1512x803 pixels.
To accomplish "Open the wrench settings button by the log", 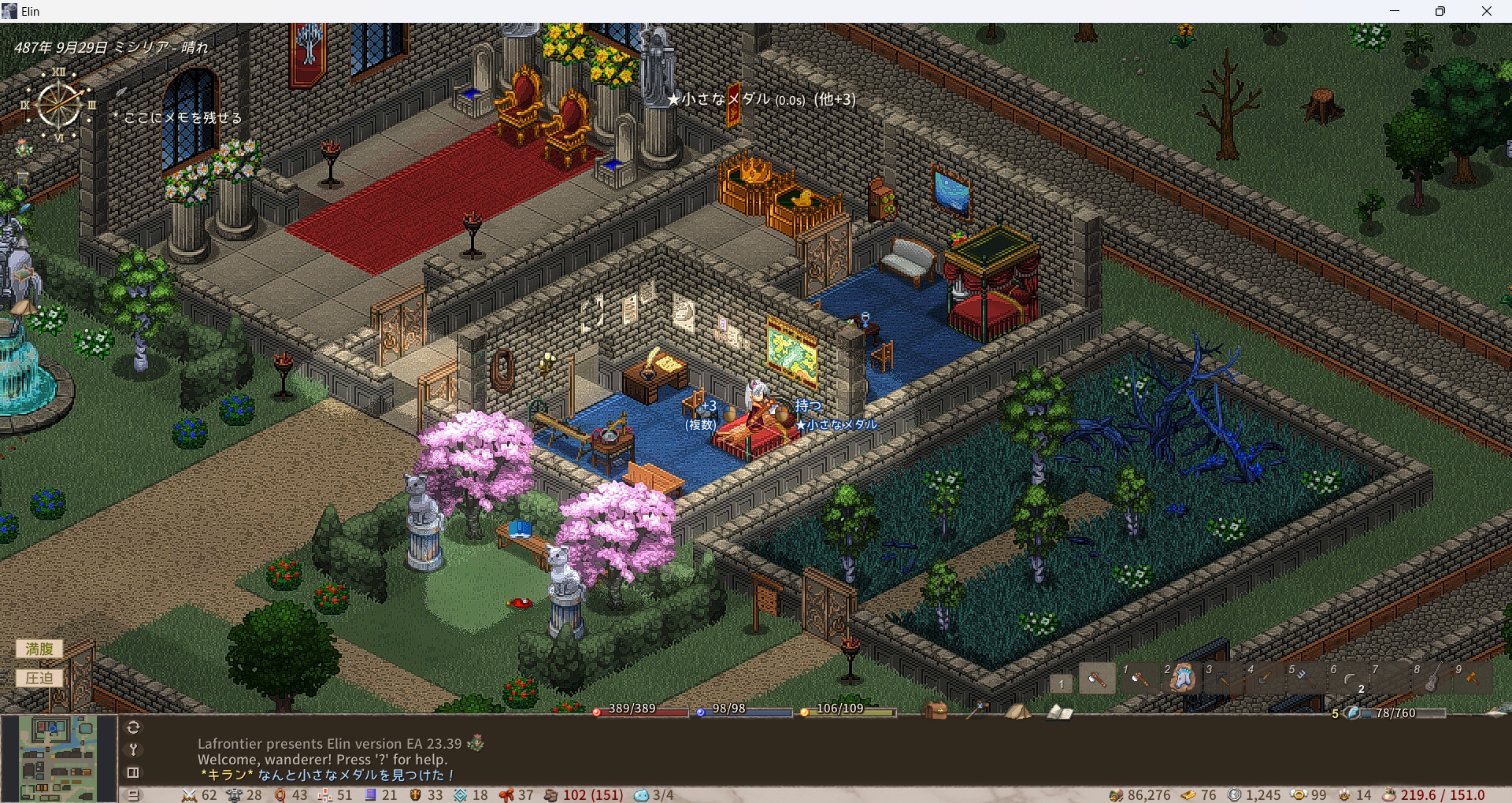I will click(133, 749).
